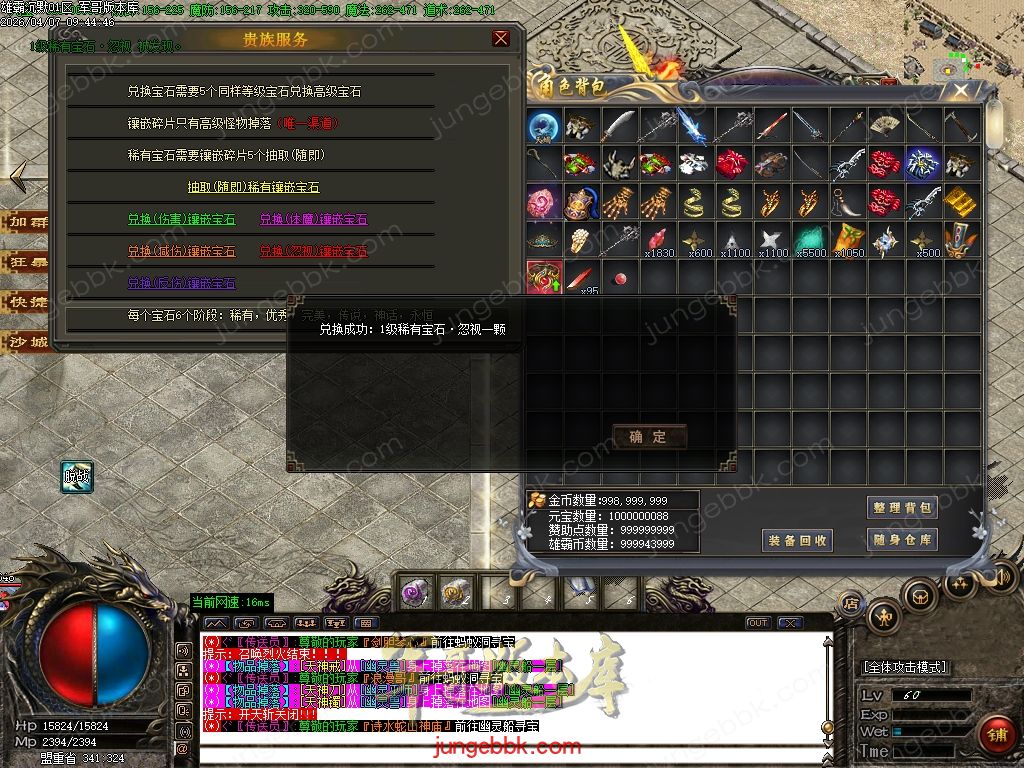Choose the 兑换(减伤)镶嵌宝石 damage reduction exchange
This screenshot has width=1024, height=768.
coord(182,251)
